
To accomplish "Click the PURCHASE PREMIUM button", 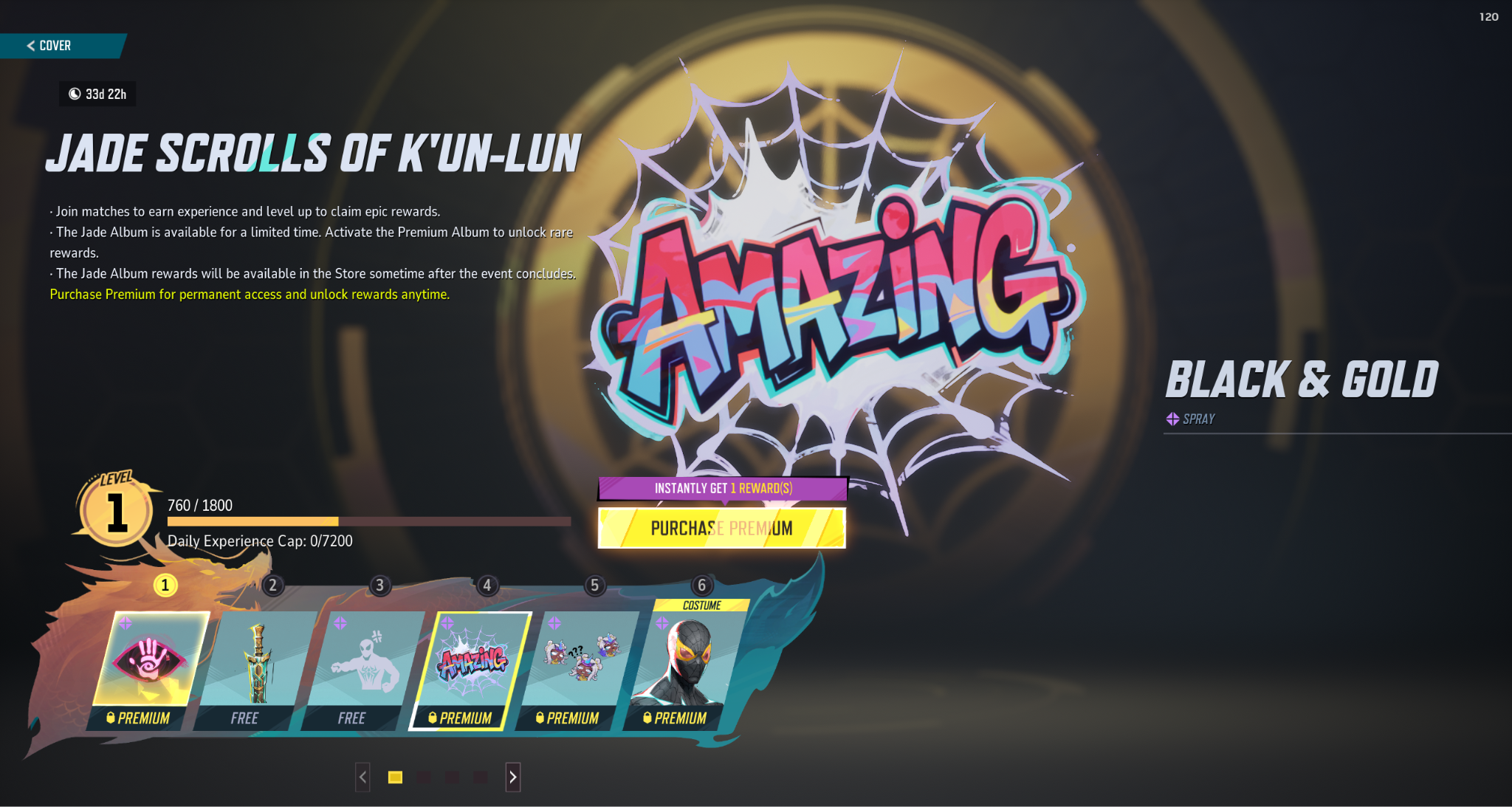I will click(720, 528).
